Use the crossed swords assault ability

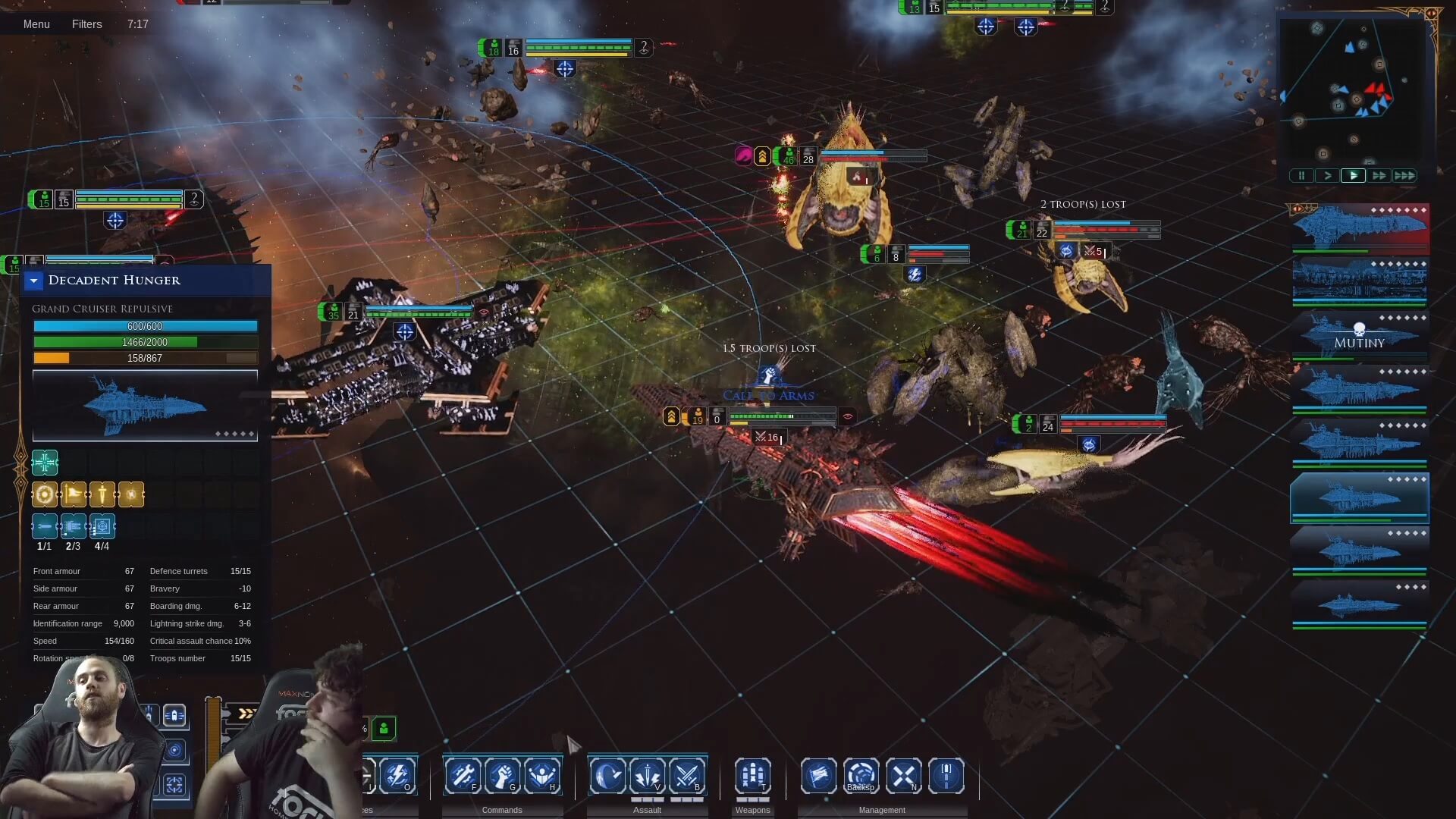pos(687,776)
